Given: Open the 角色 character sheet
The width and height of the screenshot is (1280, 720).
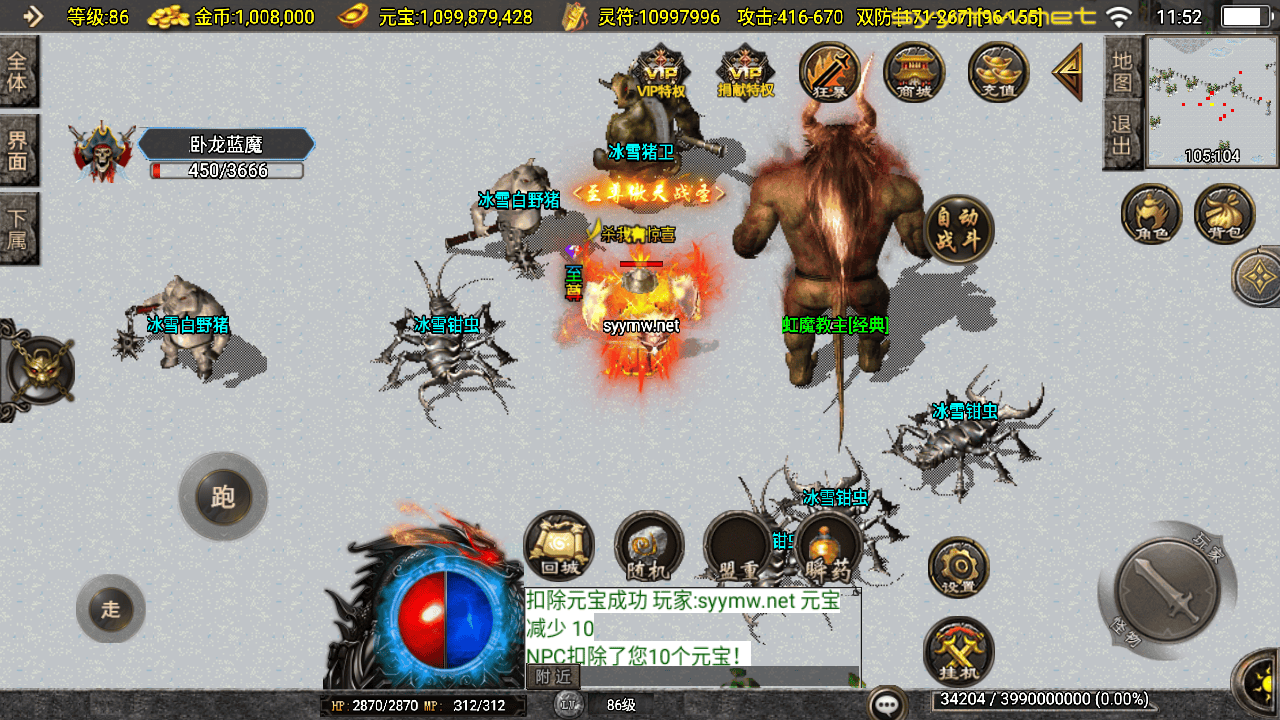Looking at the screenshot, I should pos(1151,213).
